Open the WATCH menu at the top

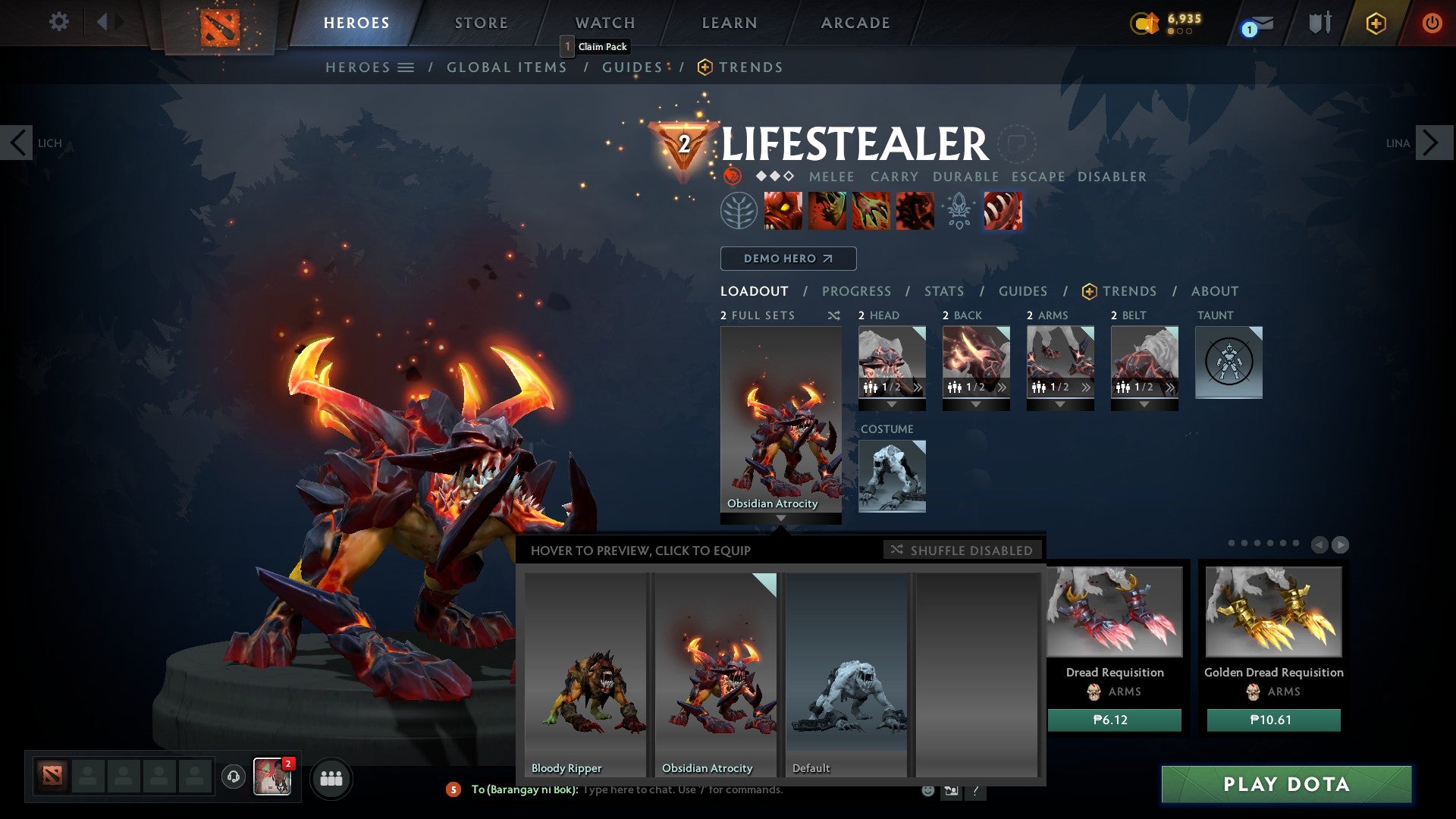[604, 22]
